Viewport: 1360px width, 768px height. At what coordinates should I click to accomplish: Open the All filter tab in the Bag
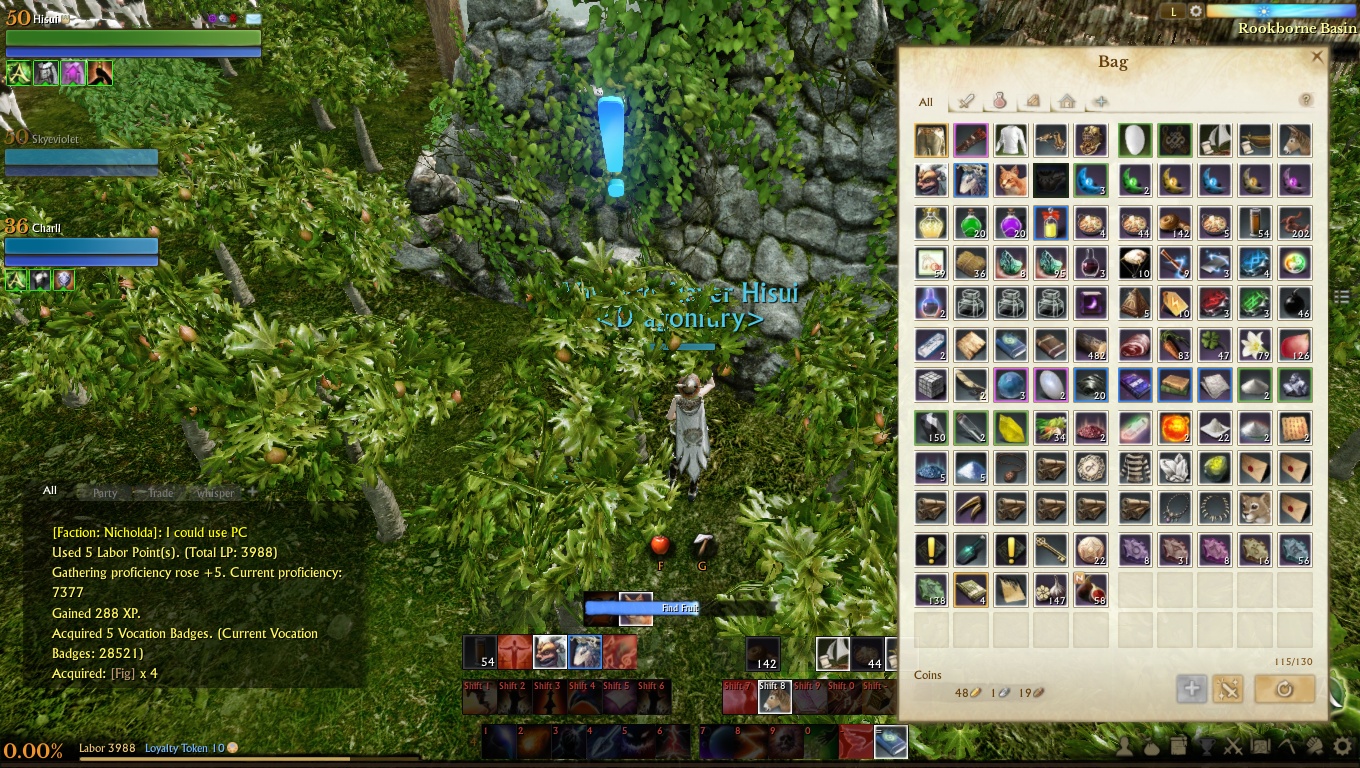(925, 102)
